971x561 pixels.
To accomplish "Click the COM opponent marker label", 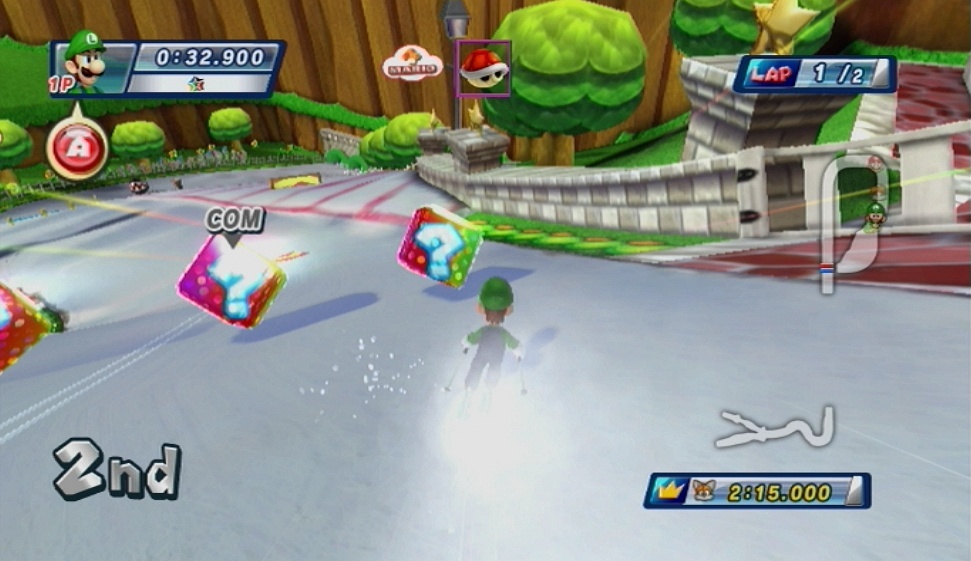I will [x=235, y=221].
